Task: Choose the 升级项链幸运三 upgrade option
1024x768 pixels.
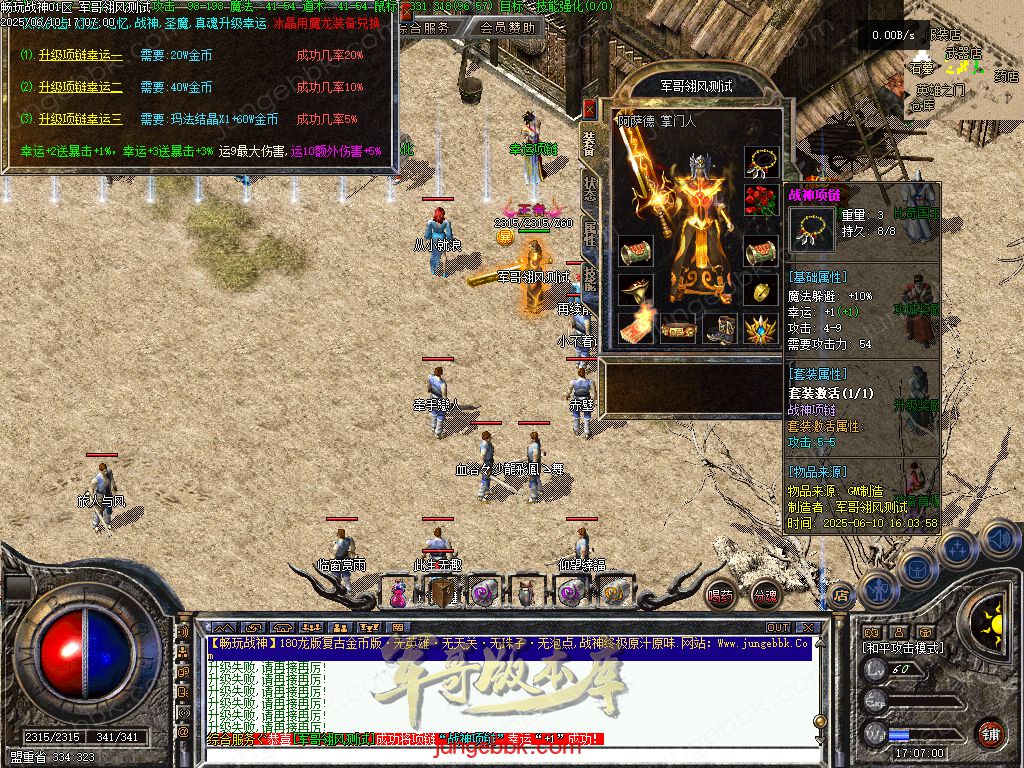Action: click(x=80, y=119)
